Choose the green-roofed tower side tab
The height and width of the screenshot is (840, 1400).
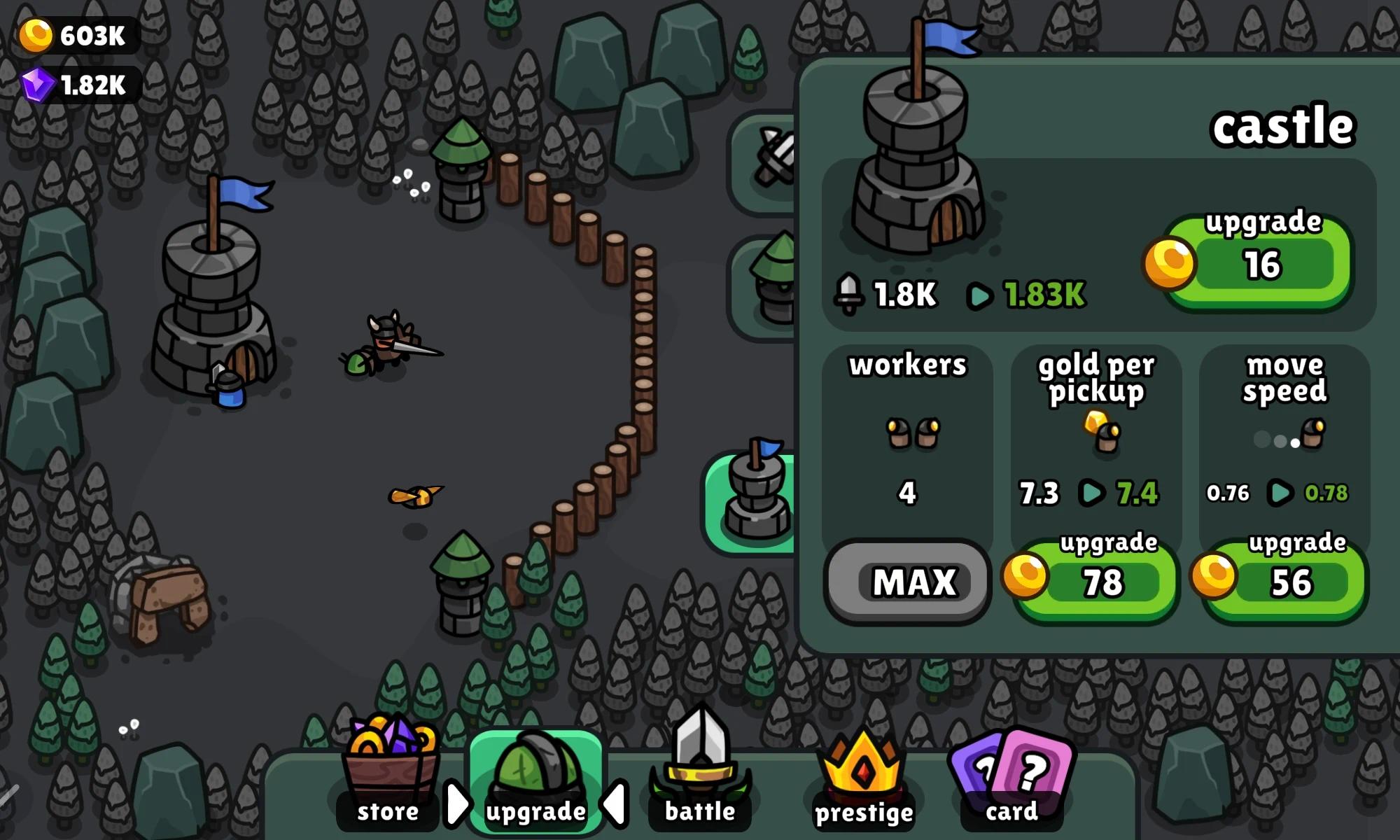coord(766,287)
